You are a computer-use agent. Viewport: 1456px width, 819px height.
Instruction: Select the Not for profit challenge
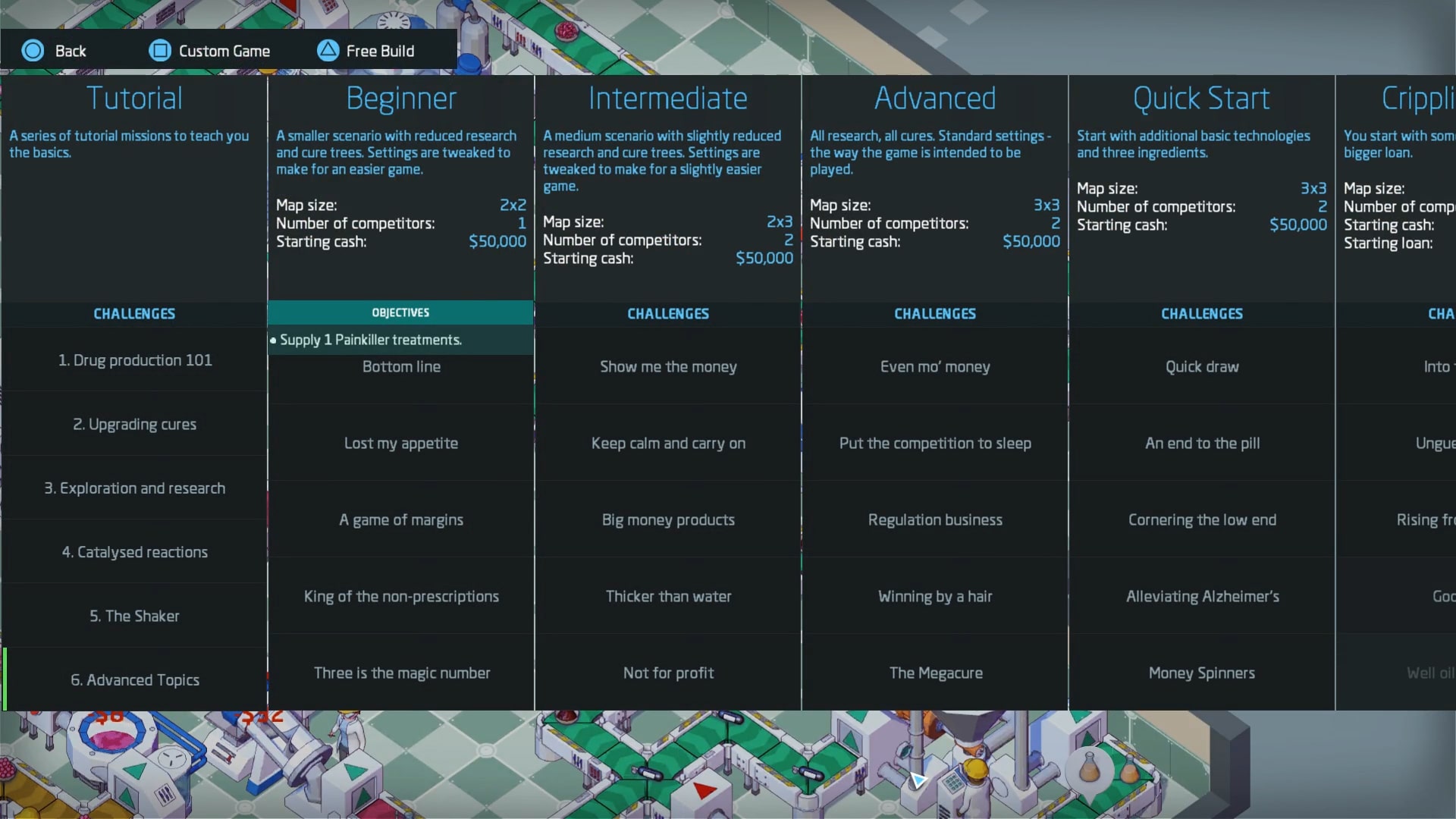tap(668, 673)
